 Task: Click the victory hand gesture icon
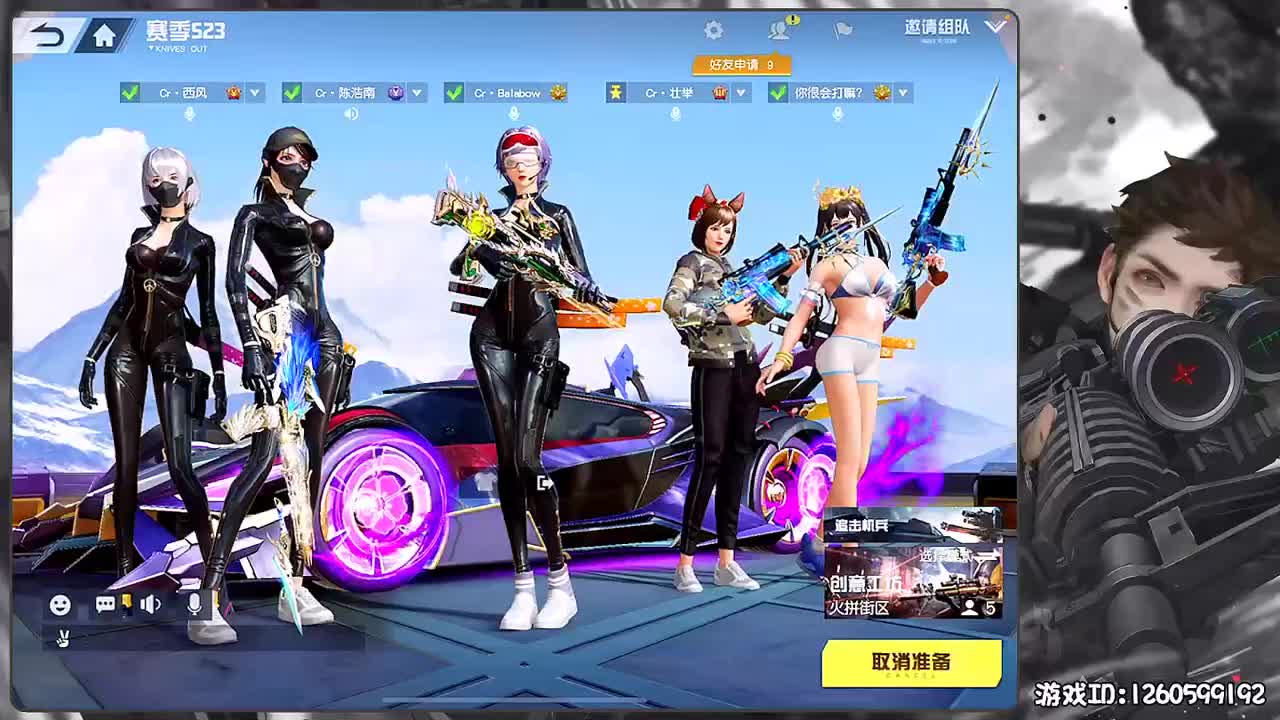[62, 638]
